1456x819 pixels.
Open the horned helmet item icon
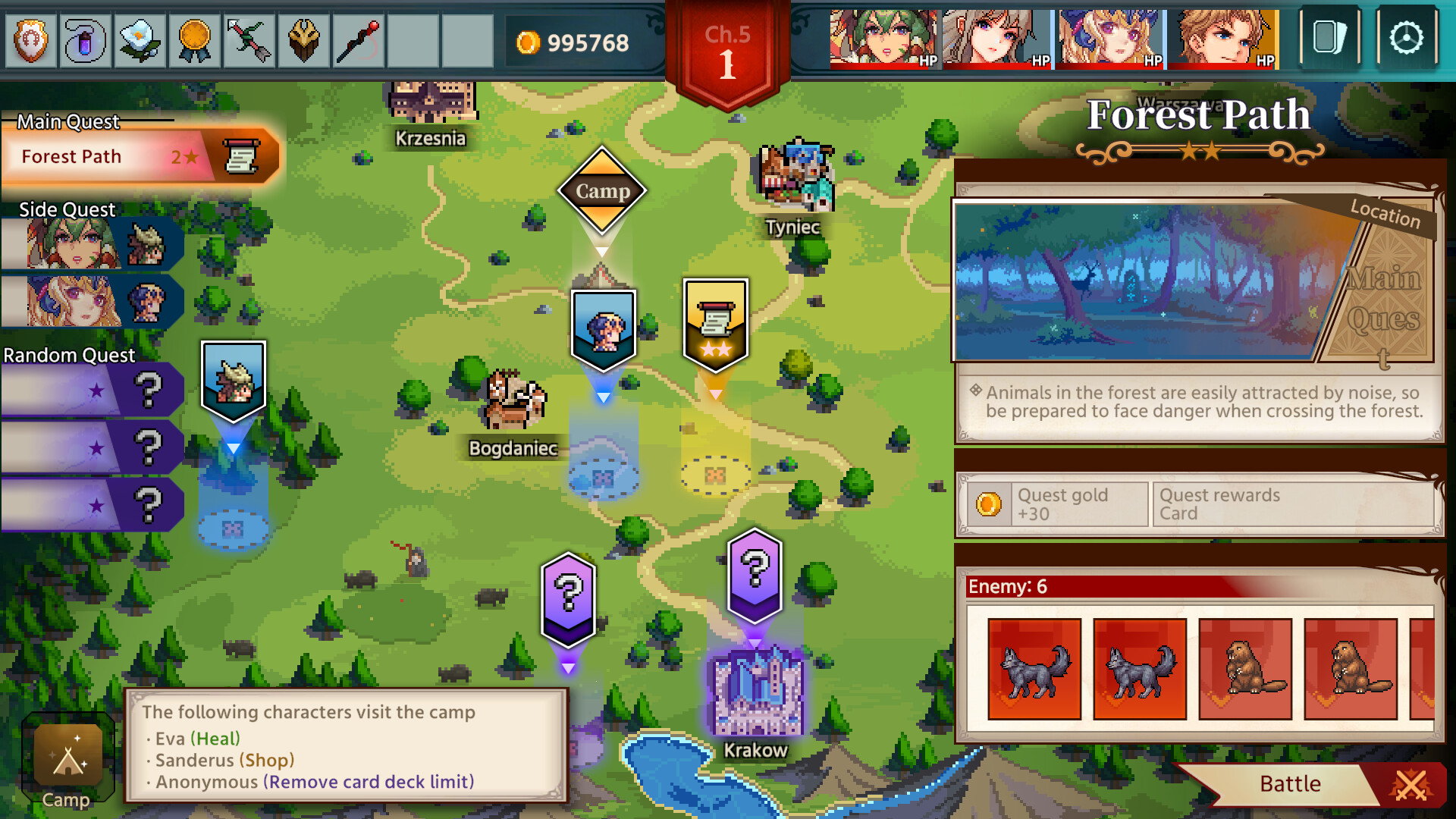(303, 41)
